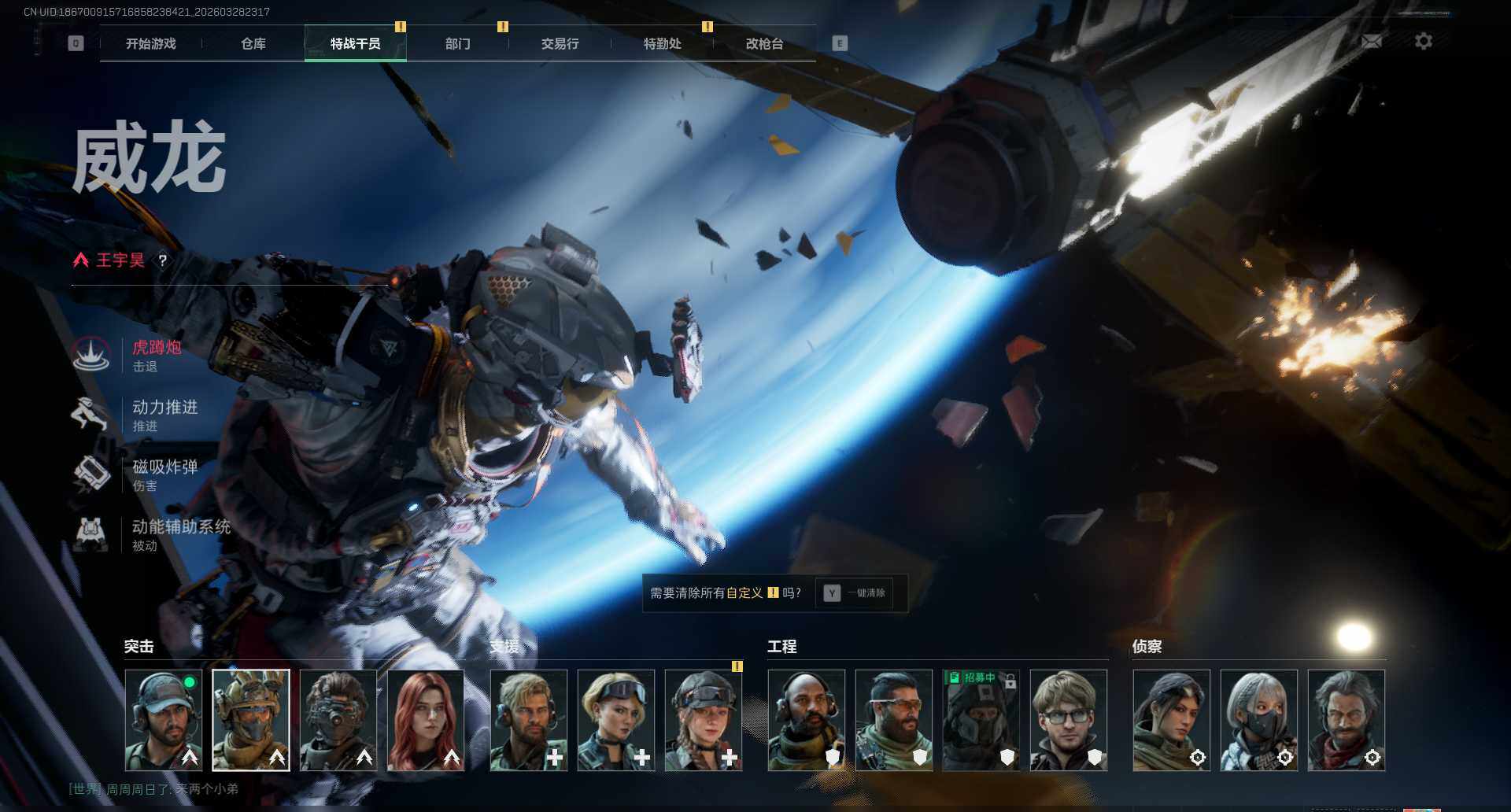
Task: Choose the assault operator with green dot
Action: [x=164, y=720]
